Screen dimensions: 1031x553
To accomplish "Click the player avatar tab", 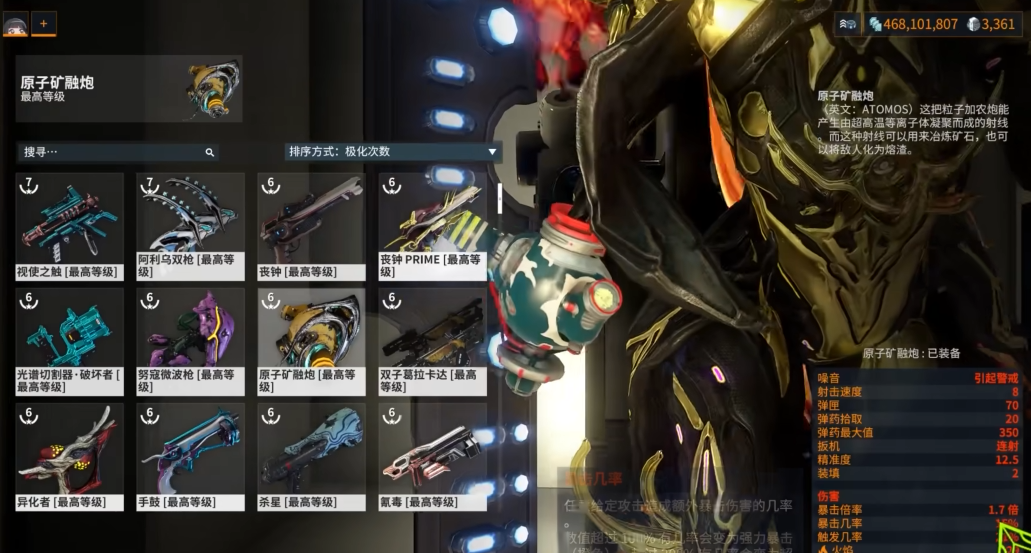I will [x=15, y=23].
